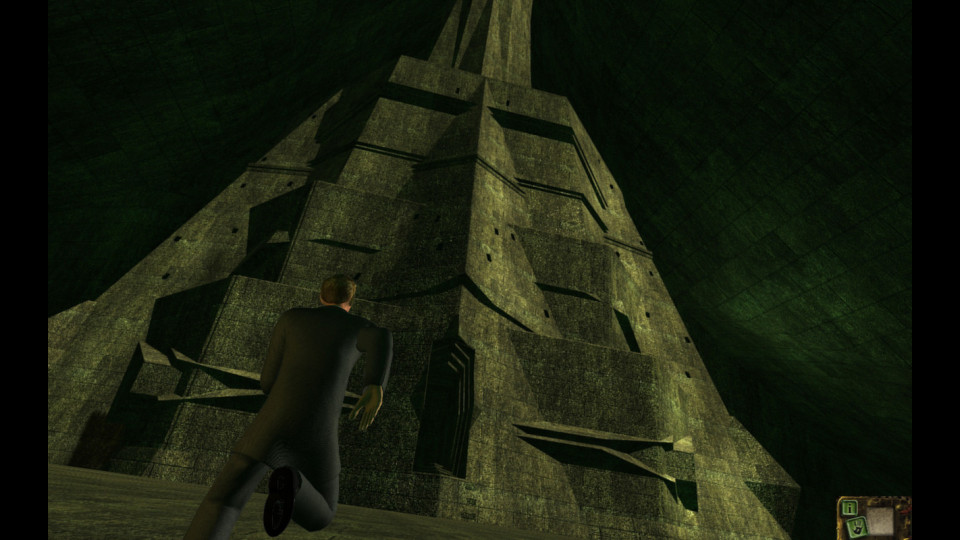
Task: Open the green "i" info button
Action: point(850,508)
